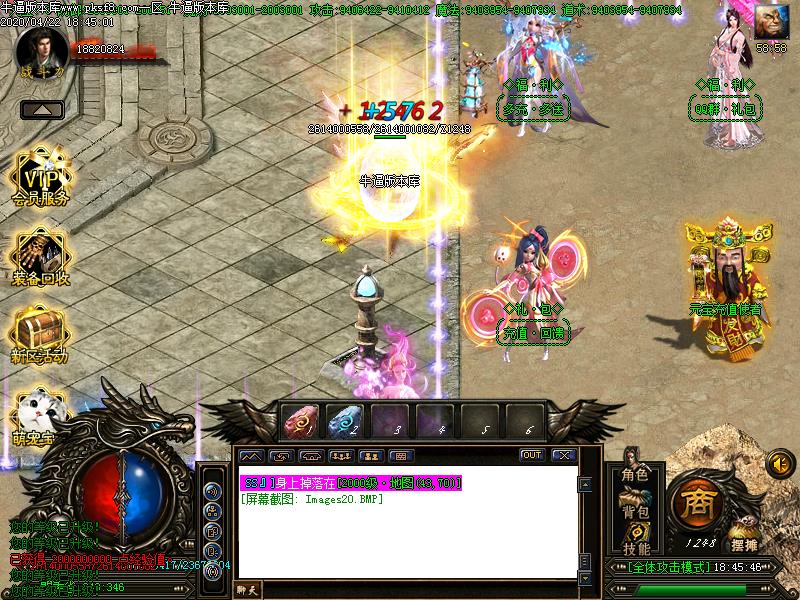Collapse the side icons with the arrow button
This screenshot has height=600, width=800.
41,110
